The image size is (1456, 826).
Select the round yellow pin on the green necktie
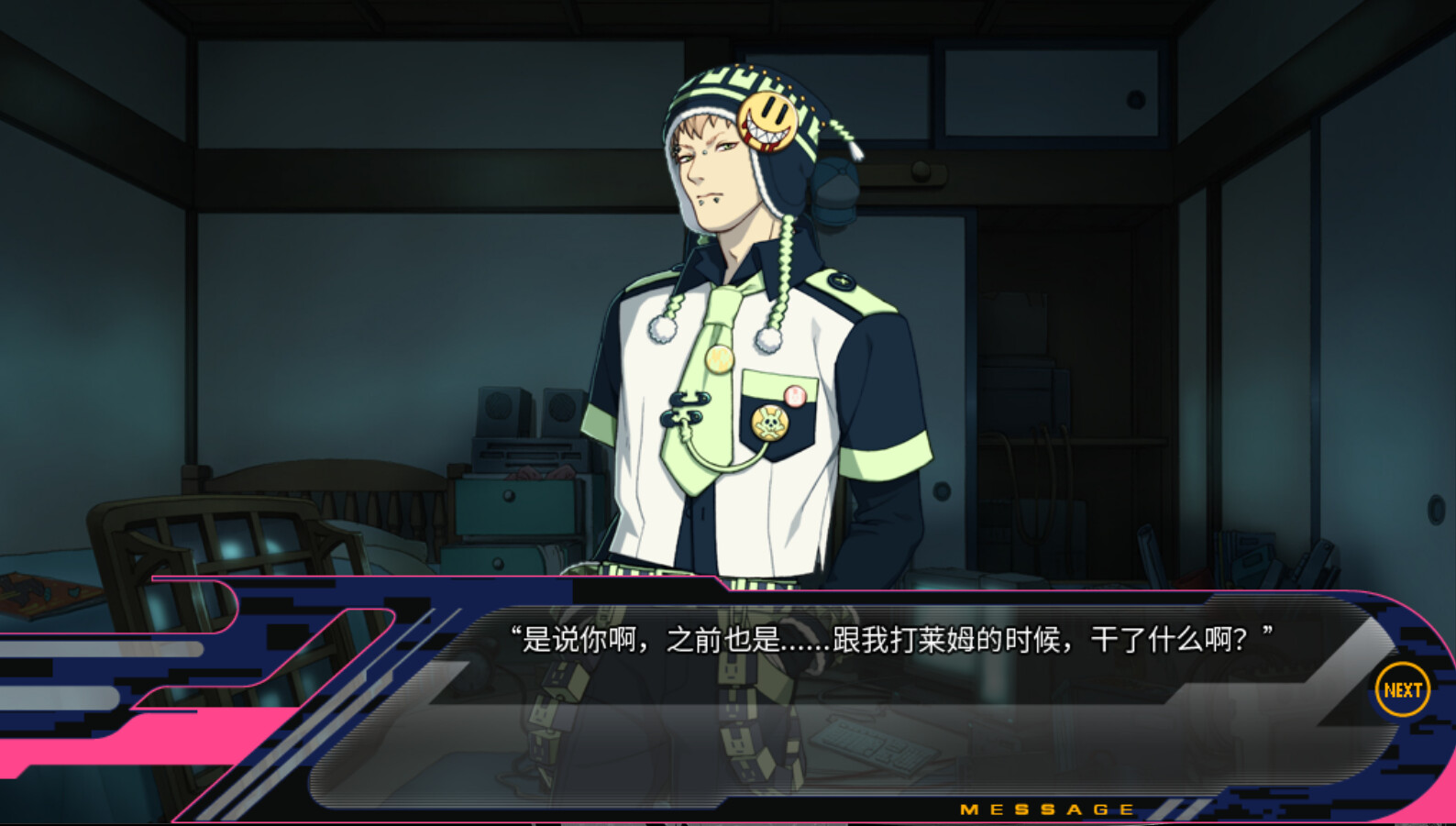718,359
